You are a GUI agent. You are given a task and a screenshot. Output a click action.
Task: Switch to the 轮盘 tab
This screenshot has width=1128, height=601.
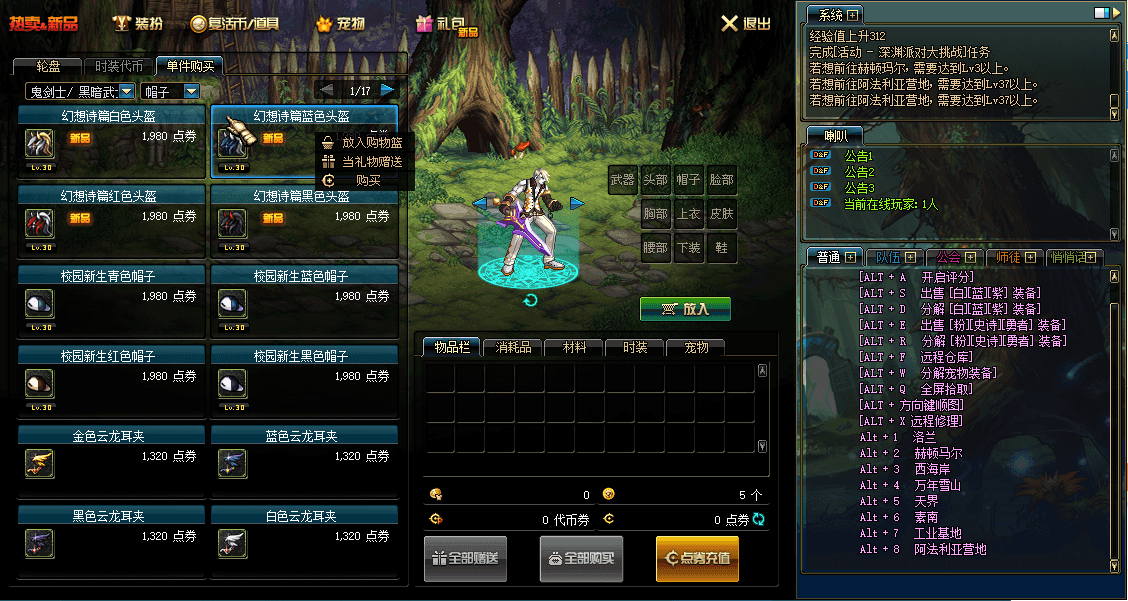click(47, 67)
